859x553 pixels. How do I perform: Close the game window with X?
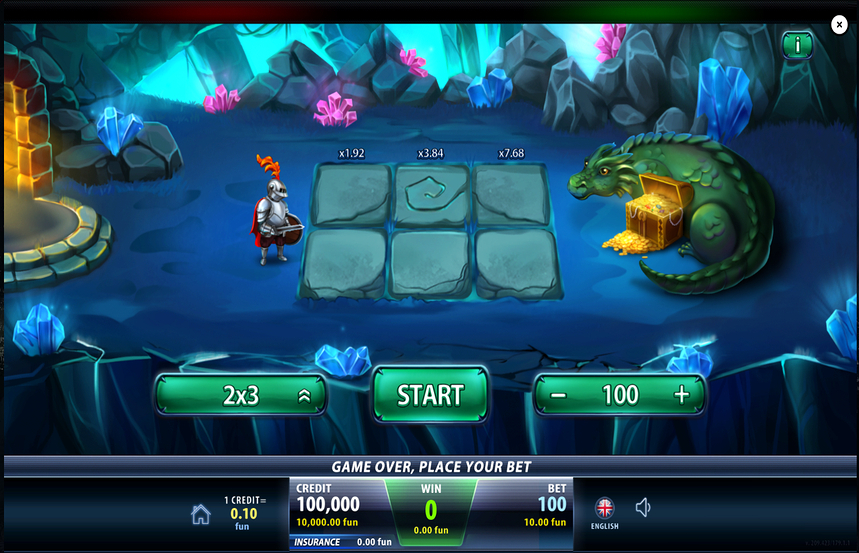click(839, 25)
